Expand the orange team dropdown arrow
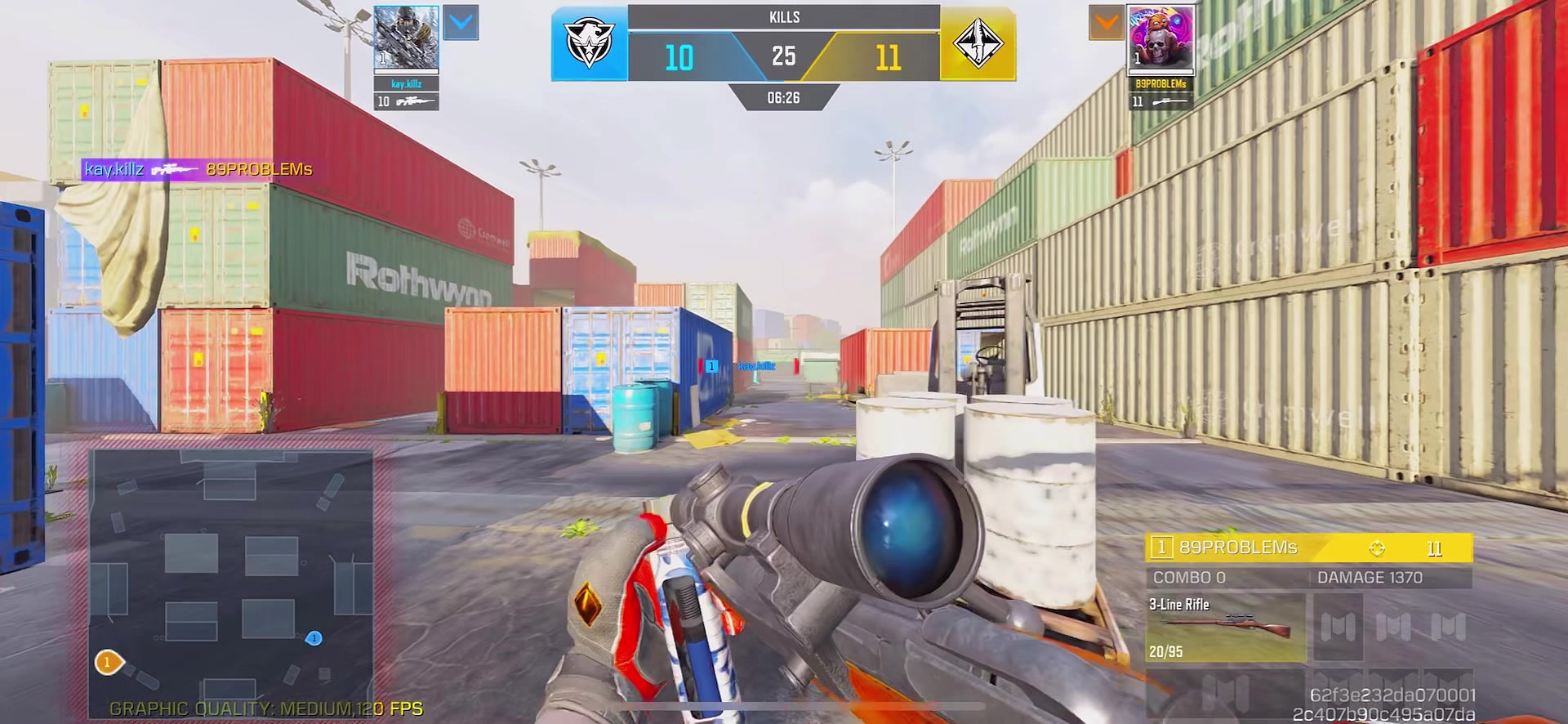 [x=1107, y=23]
